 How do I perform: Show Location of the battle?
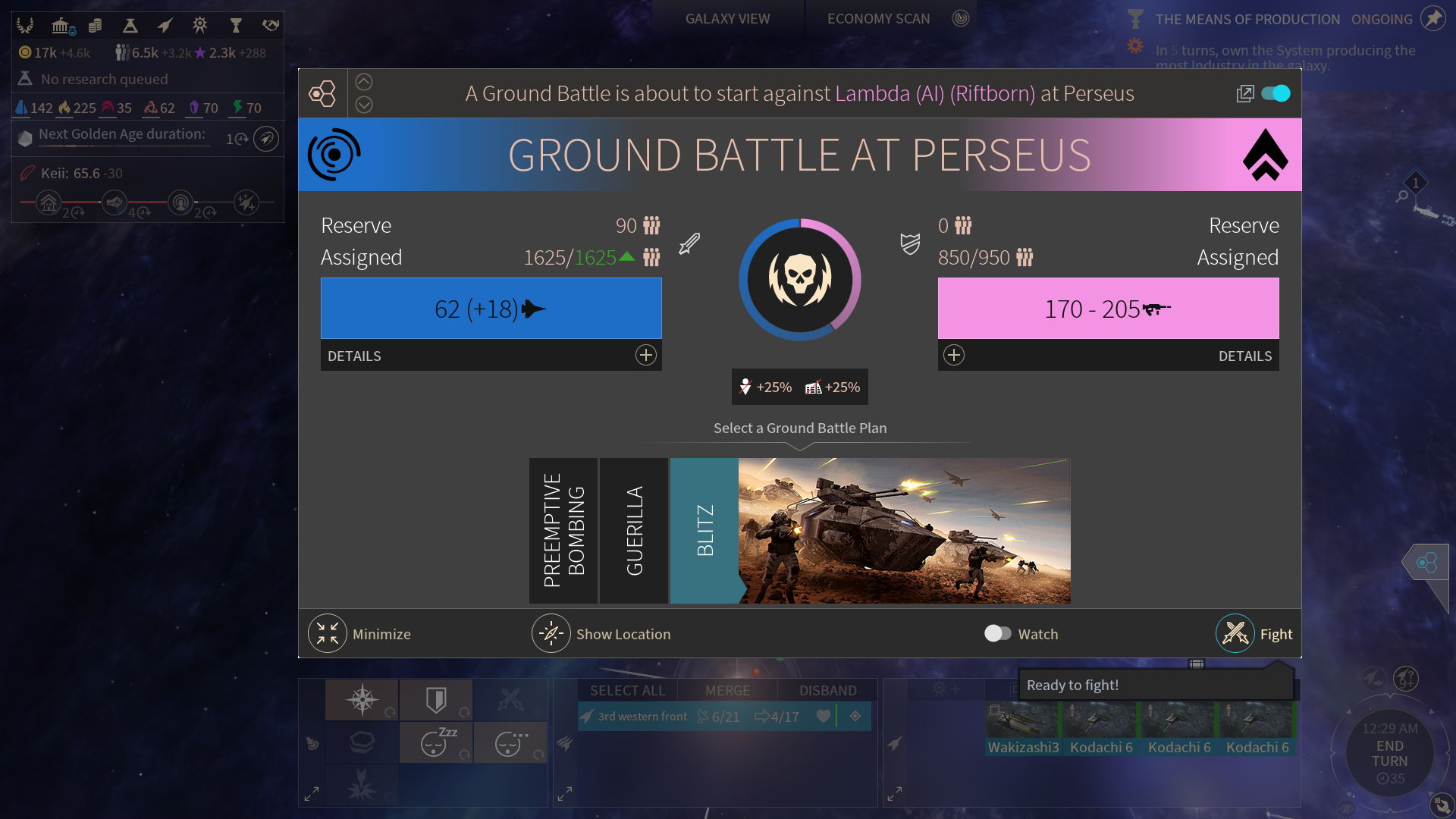point(551,634)
